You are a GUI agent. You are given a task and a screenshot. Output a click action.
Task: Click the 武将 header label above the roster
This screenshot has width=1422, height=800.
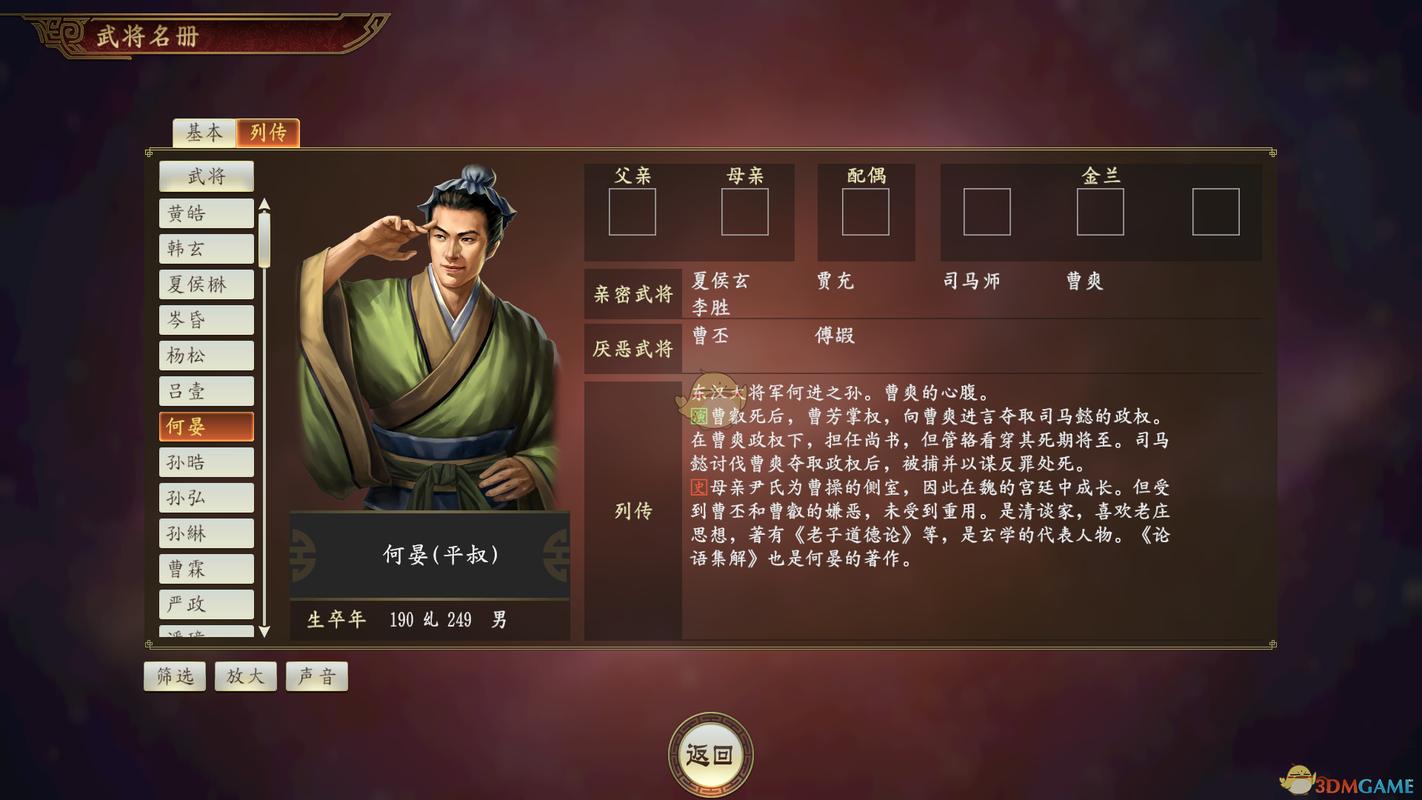(207, 176)
